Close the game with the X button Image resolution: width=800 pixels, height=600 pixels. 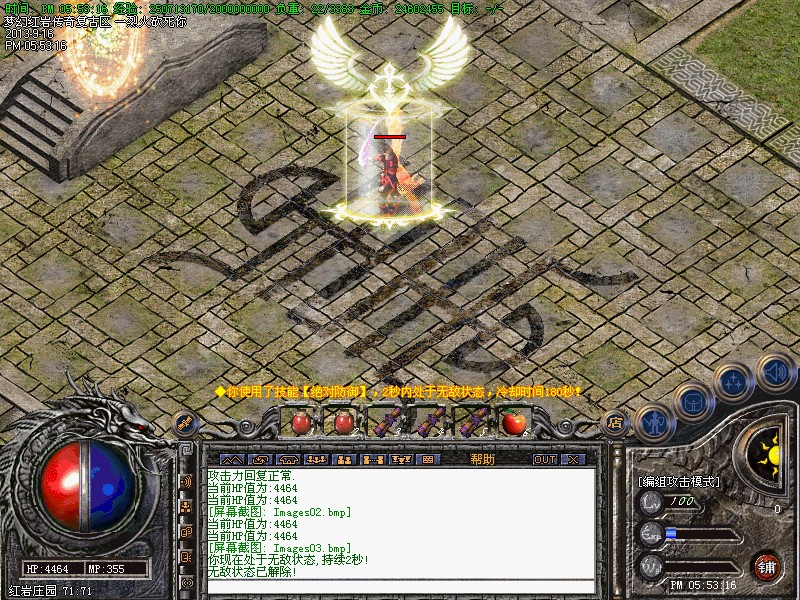(x=572, y=459)
